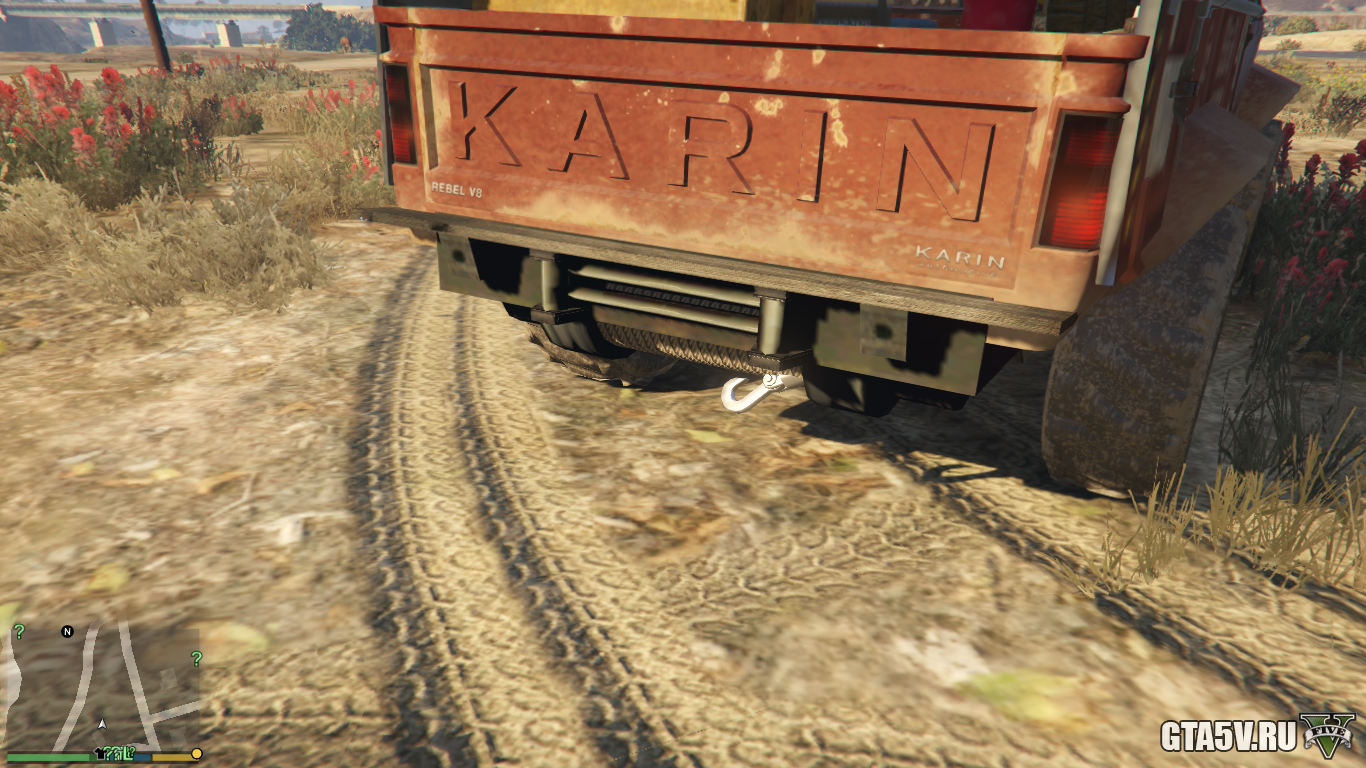
Task: Open the GTA5V.RU watermark link
Action: [1228, 737]
